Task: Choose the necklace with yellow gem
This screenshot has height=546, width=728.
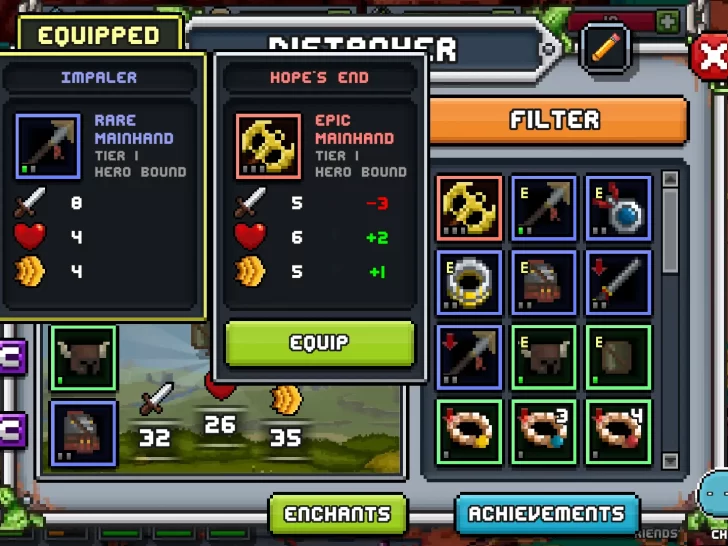Action: [469, 432]
